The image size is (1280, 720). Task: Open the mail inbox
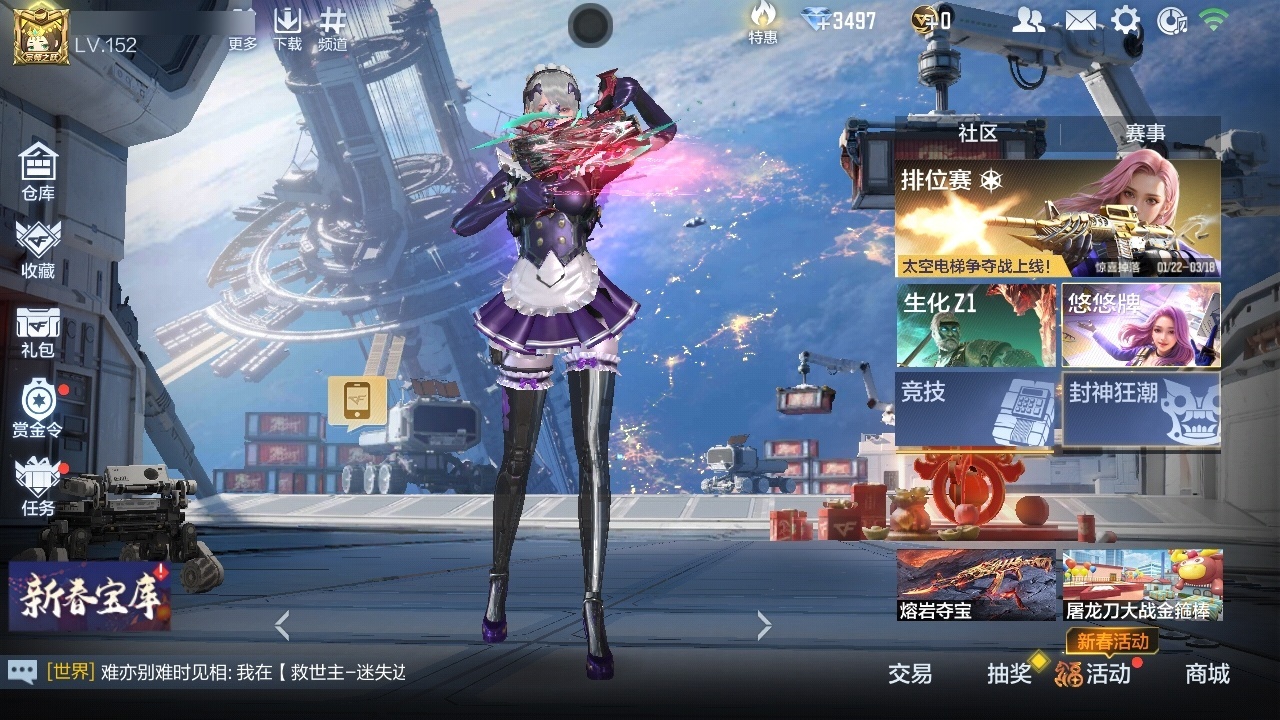click(x=1080, y=18)
